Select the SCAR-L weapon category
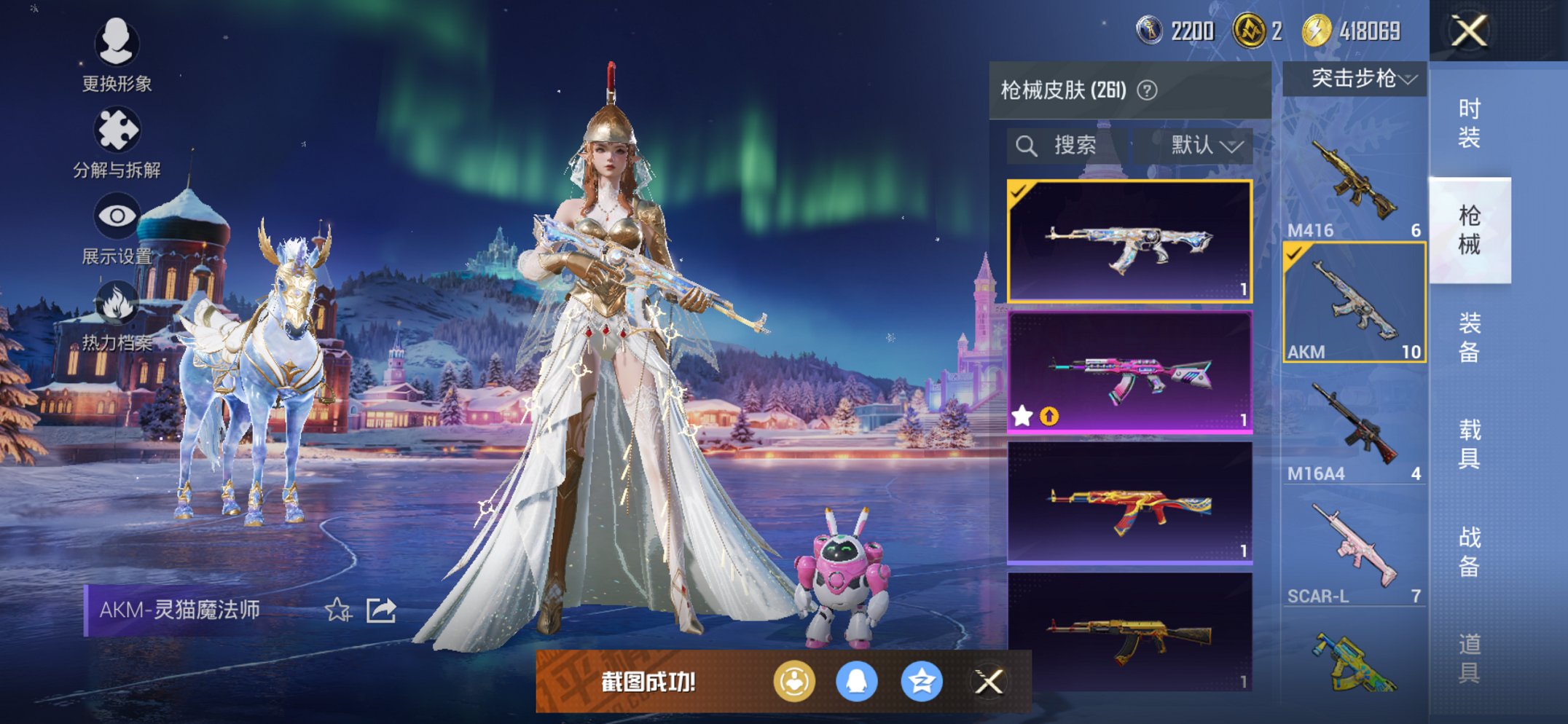The image size is (1568, 724). (x=1354, y=550)
